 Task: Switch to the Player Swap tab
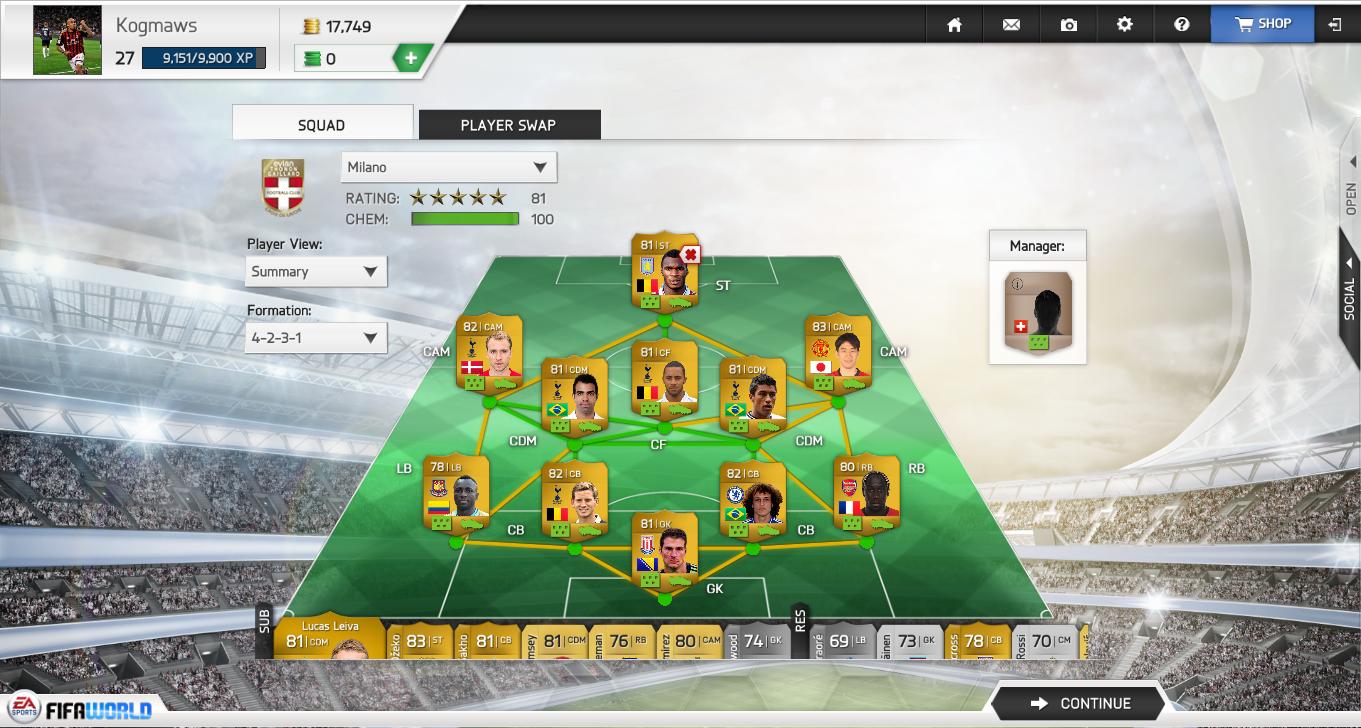pyautogui.click(x=508, y=125)
